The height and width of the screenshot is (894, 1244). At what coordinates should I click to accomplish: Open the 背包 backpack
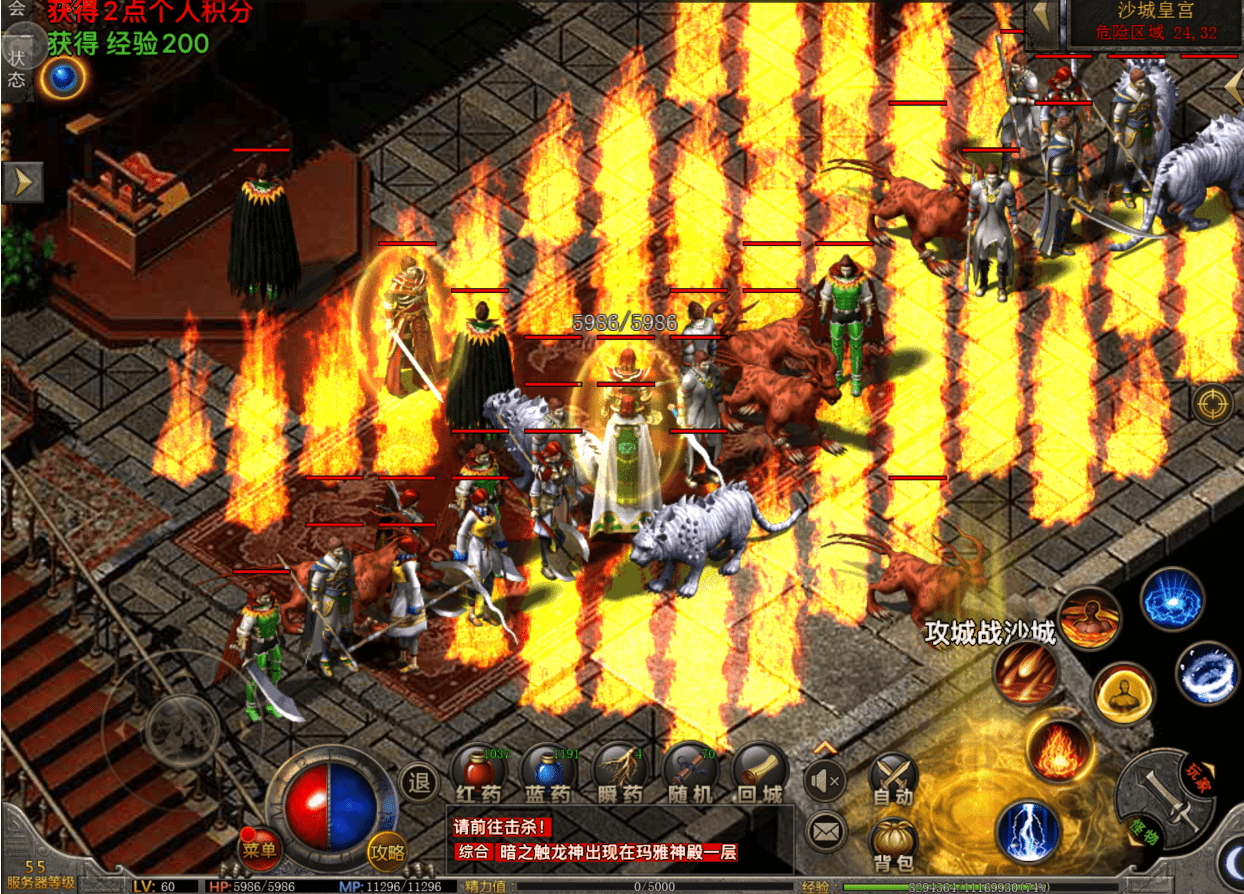click(x=894, y=843)
